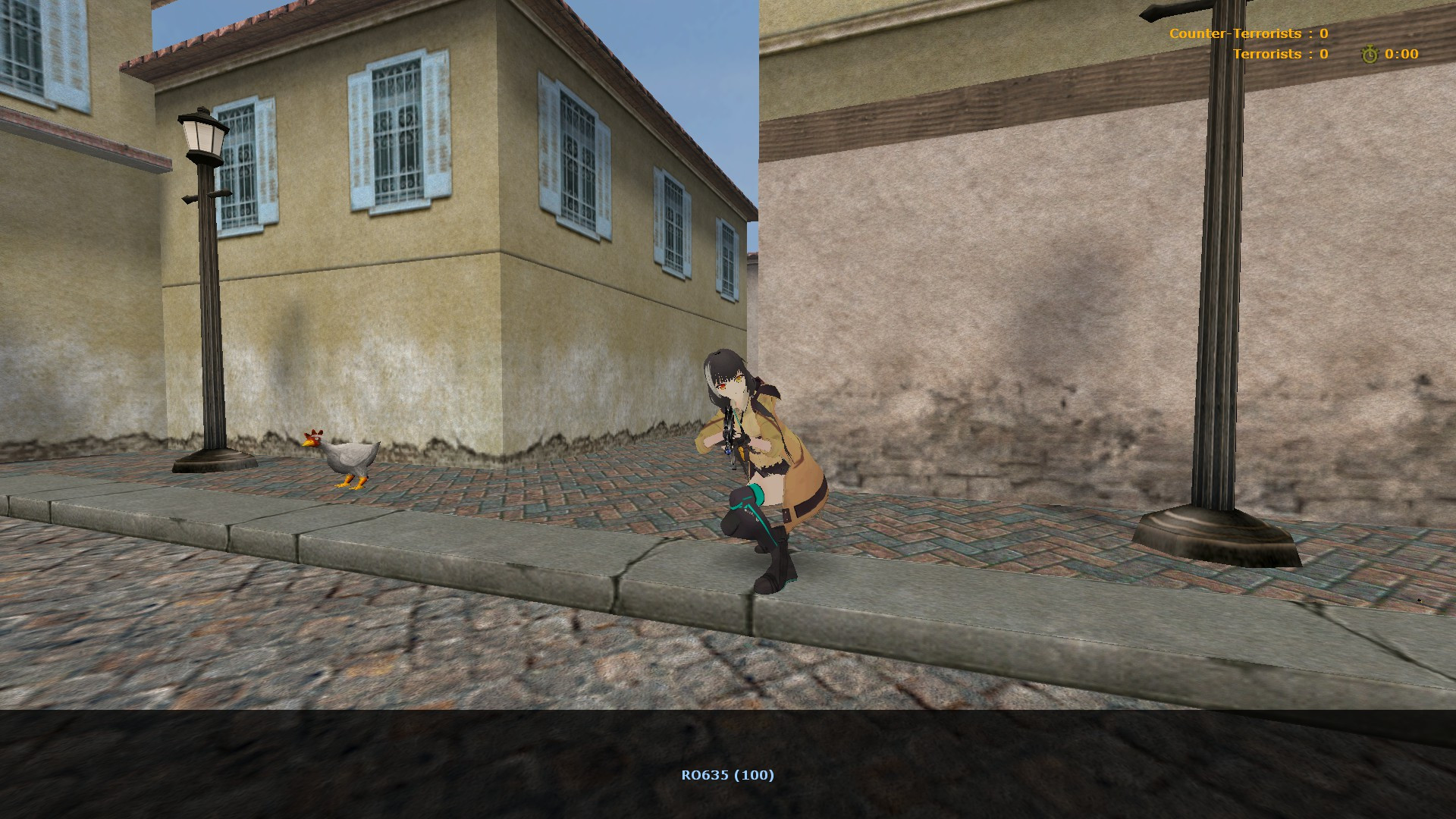Click the lamp head of the left streetlight

(x=201, y=133)
